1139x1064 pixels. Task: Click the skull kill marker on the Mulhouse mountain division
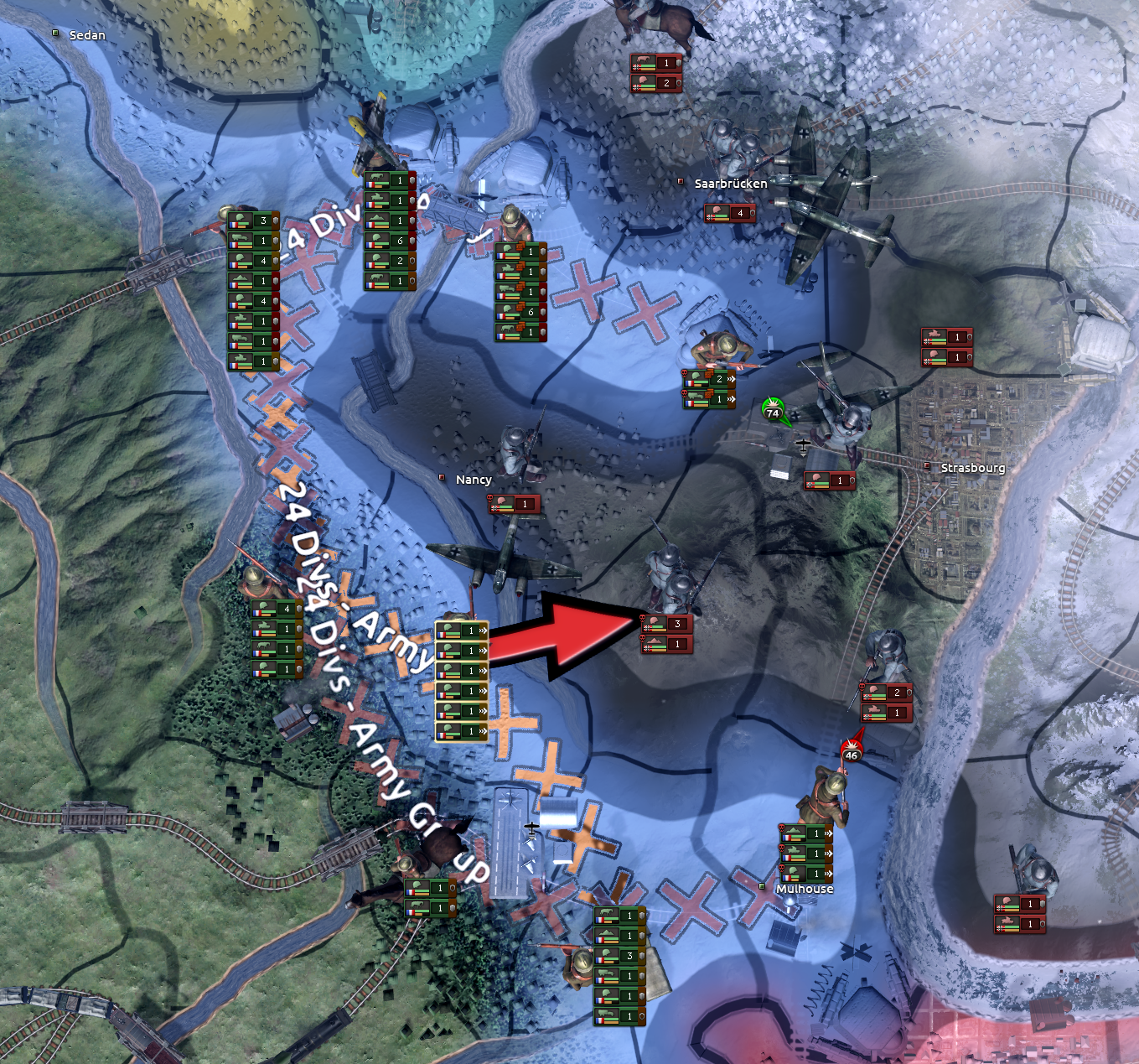[x=781, y=828]
